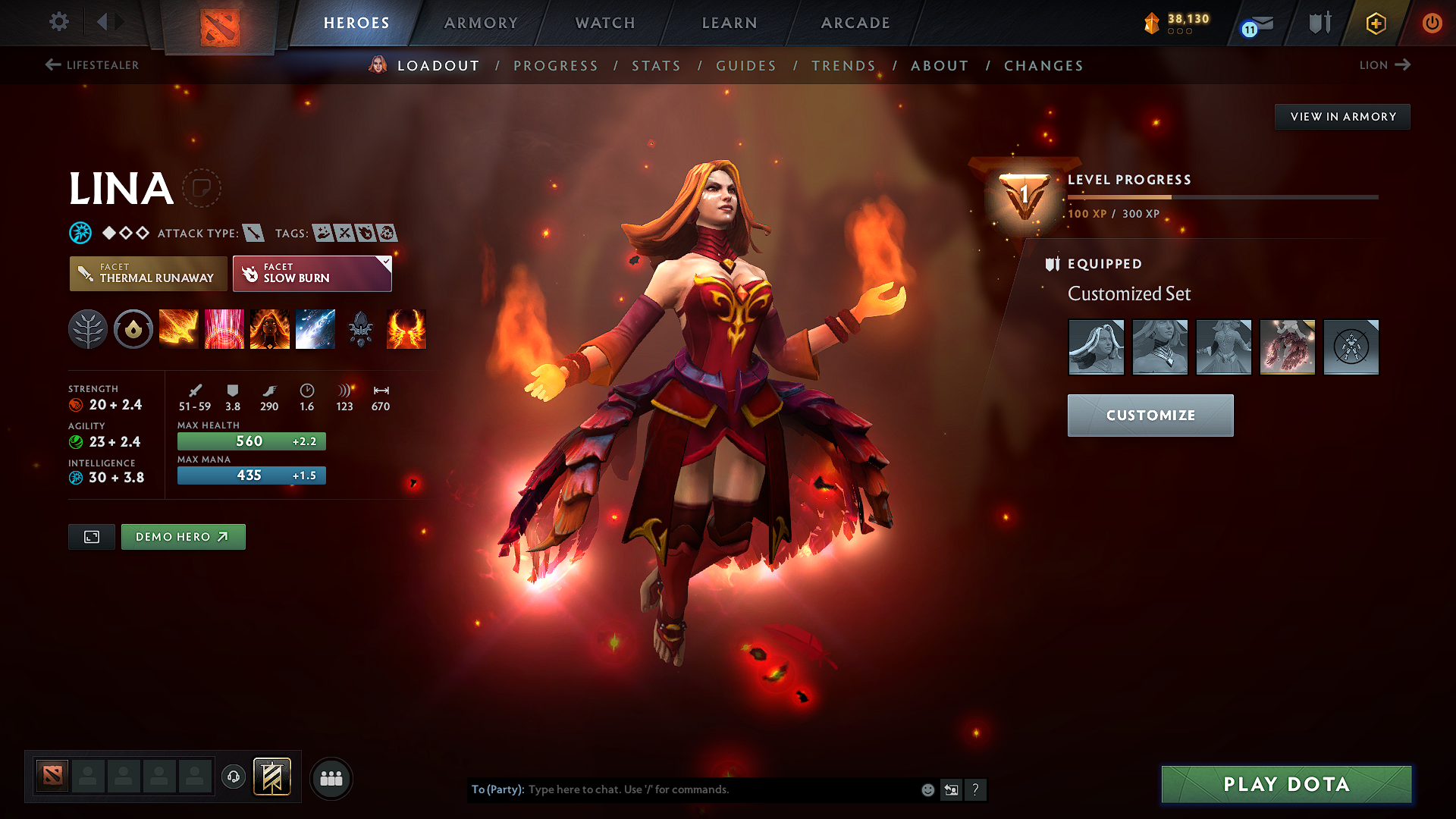Click the Level Progress XP bar

pos(1221,196)
